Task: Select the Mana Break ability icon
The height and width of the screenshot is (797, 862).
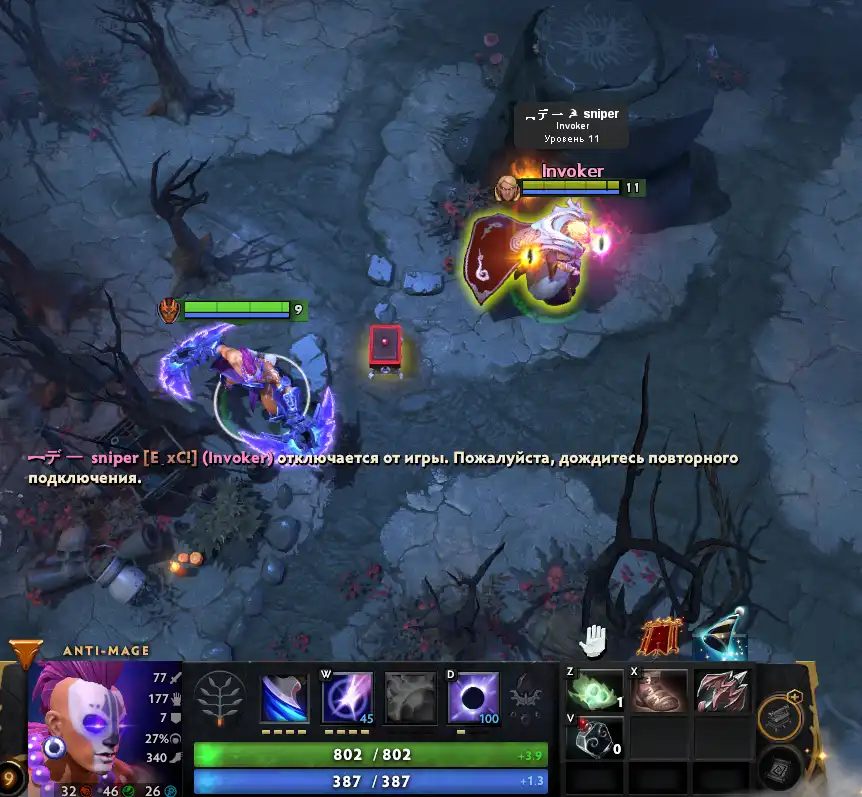Action: (284, 698)
